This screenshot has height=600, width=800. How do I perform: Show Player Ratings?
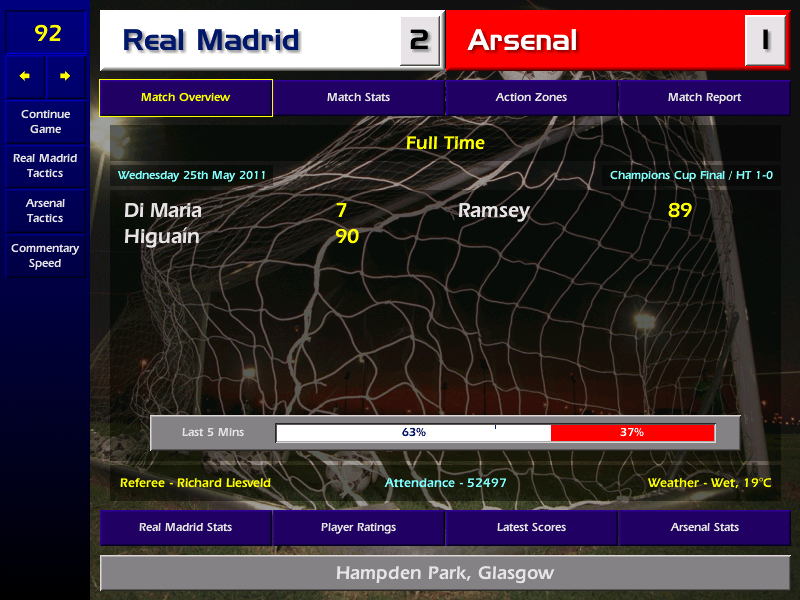[358, 527]
